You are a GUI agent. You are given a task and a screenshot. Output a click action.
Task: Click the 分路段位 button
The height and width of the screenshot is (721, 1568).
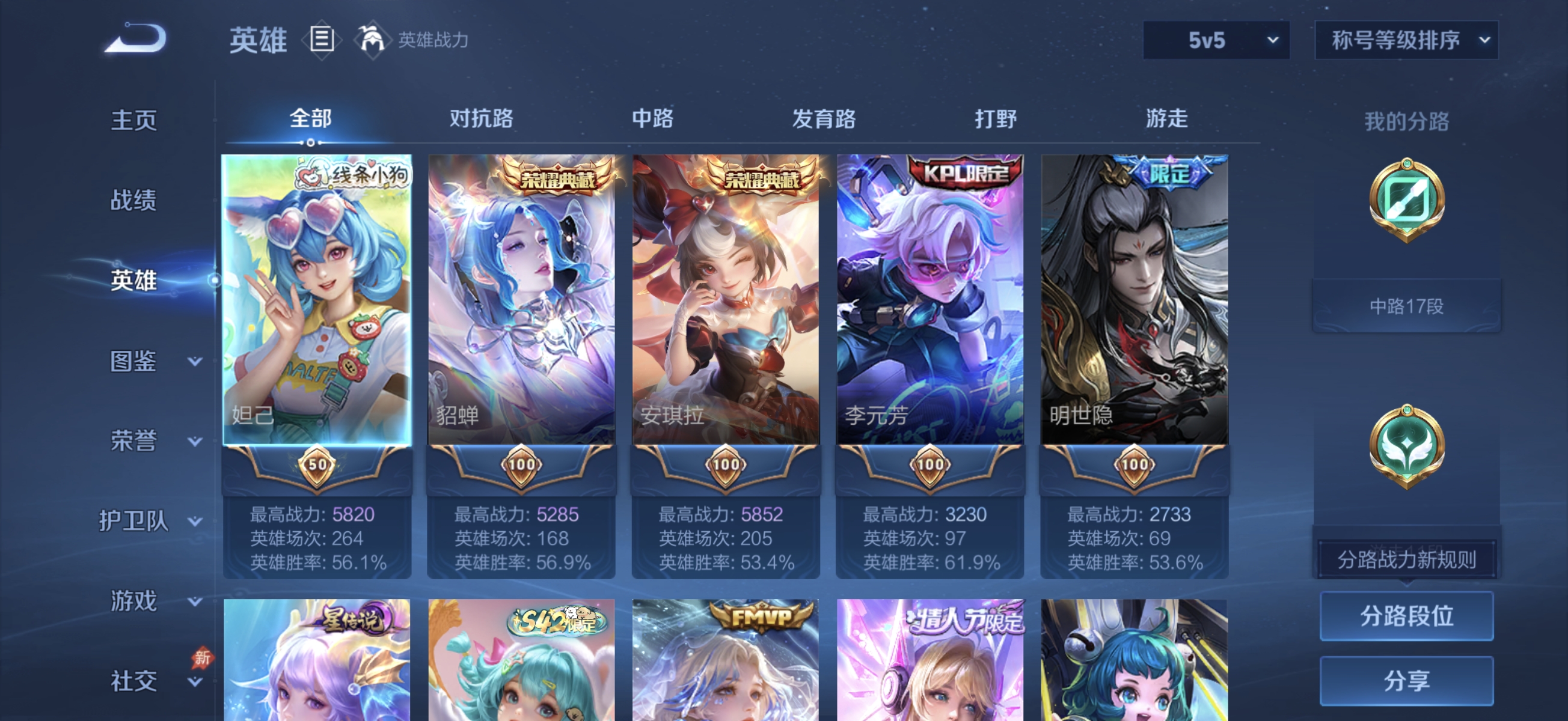click(x=1406, y=616)
